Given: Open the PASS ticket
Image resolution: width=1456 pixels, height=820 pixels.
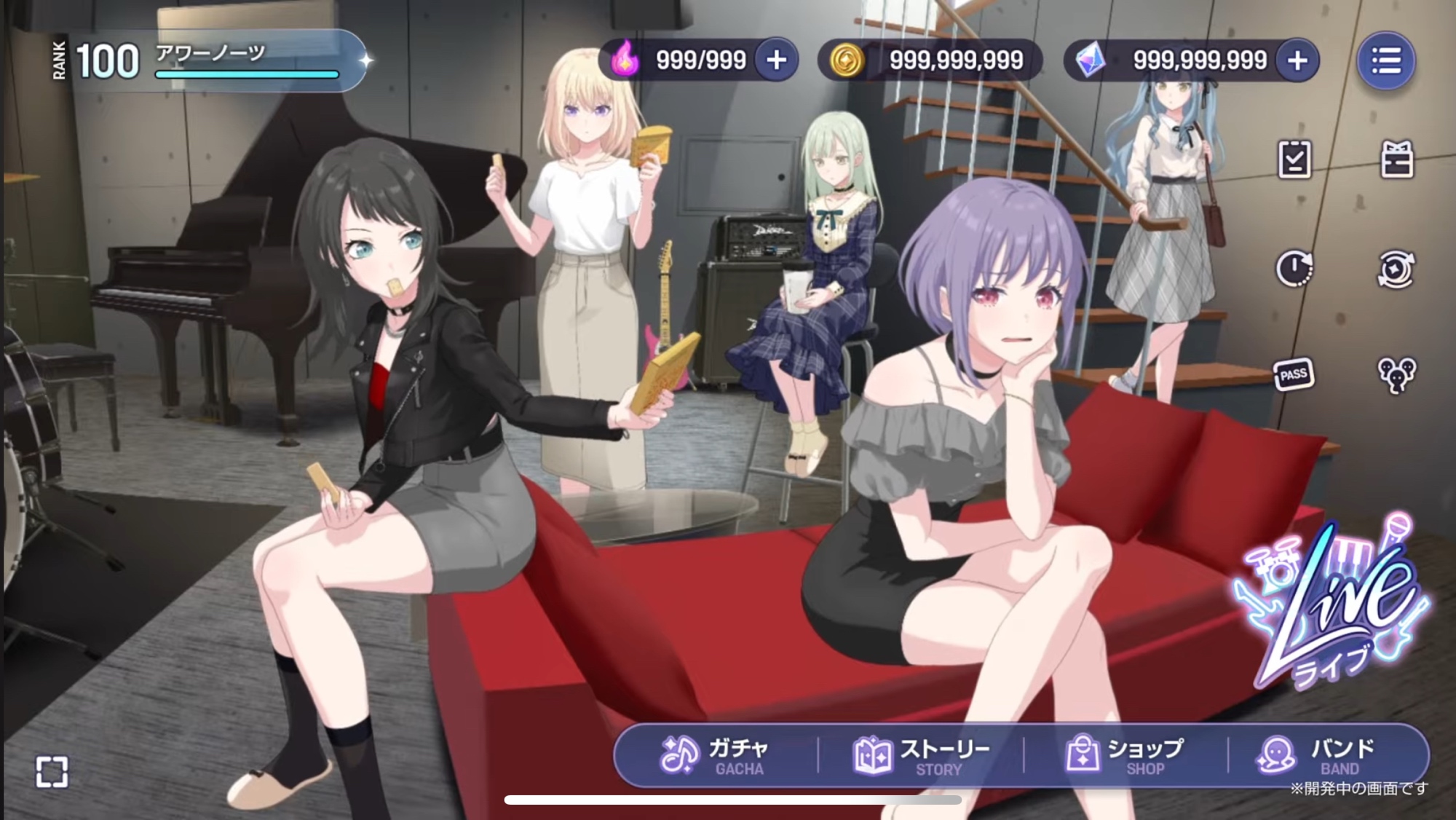Looking at the screenshot, I should (1294, 375).
